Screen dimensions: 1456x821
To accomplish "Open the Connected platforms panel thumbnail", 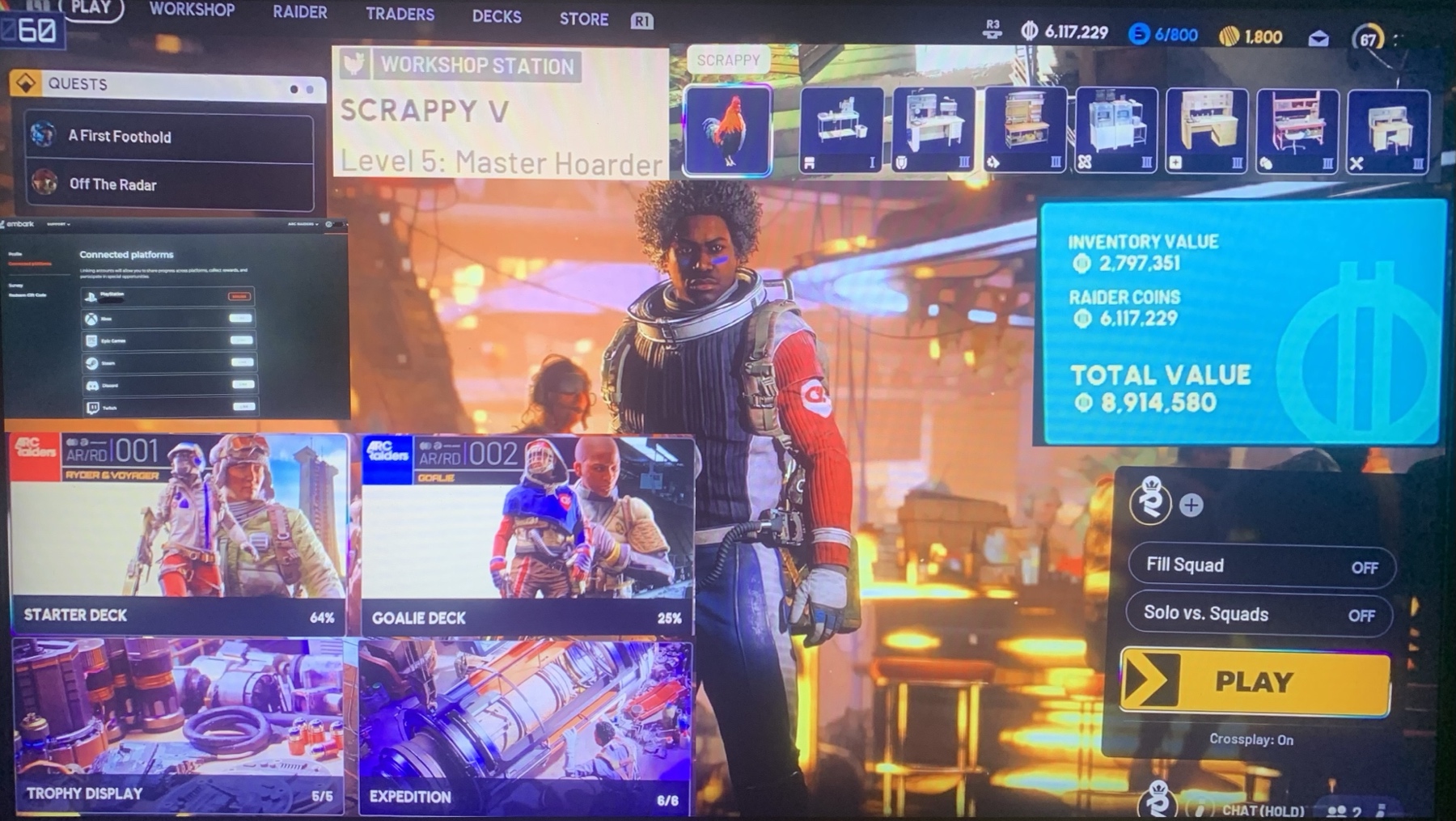I will [176, 321].
